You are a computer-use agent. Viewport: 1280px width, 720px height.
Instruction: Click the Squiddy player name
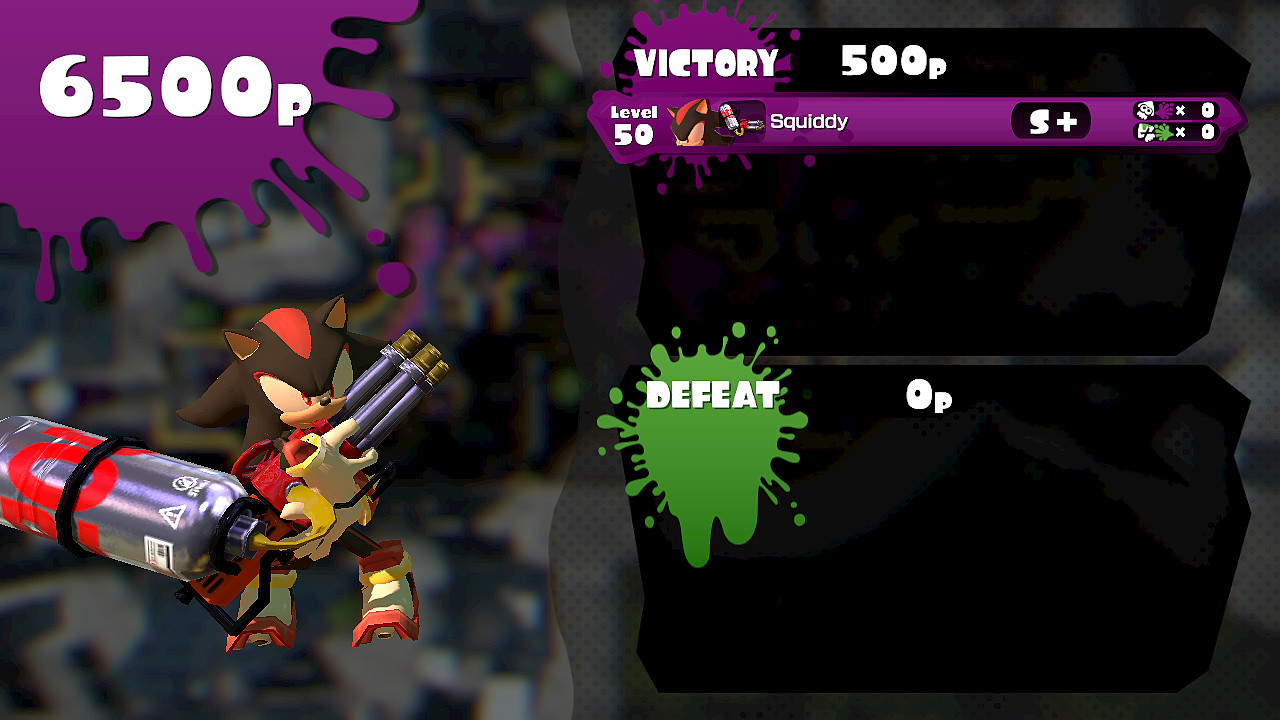tap(810, 121)
